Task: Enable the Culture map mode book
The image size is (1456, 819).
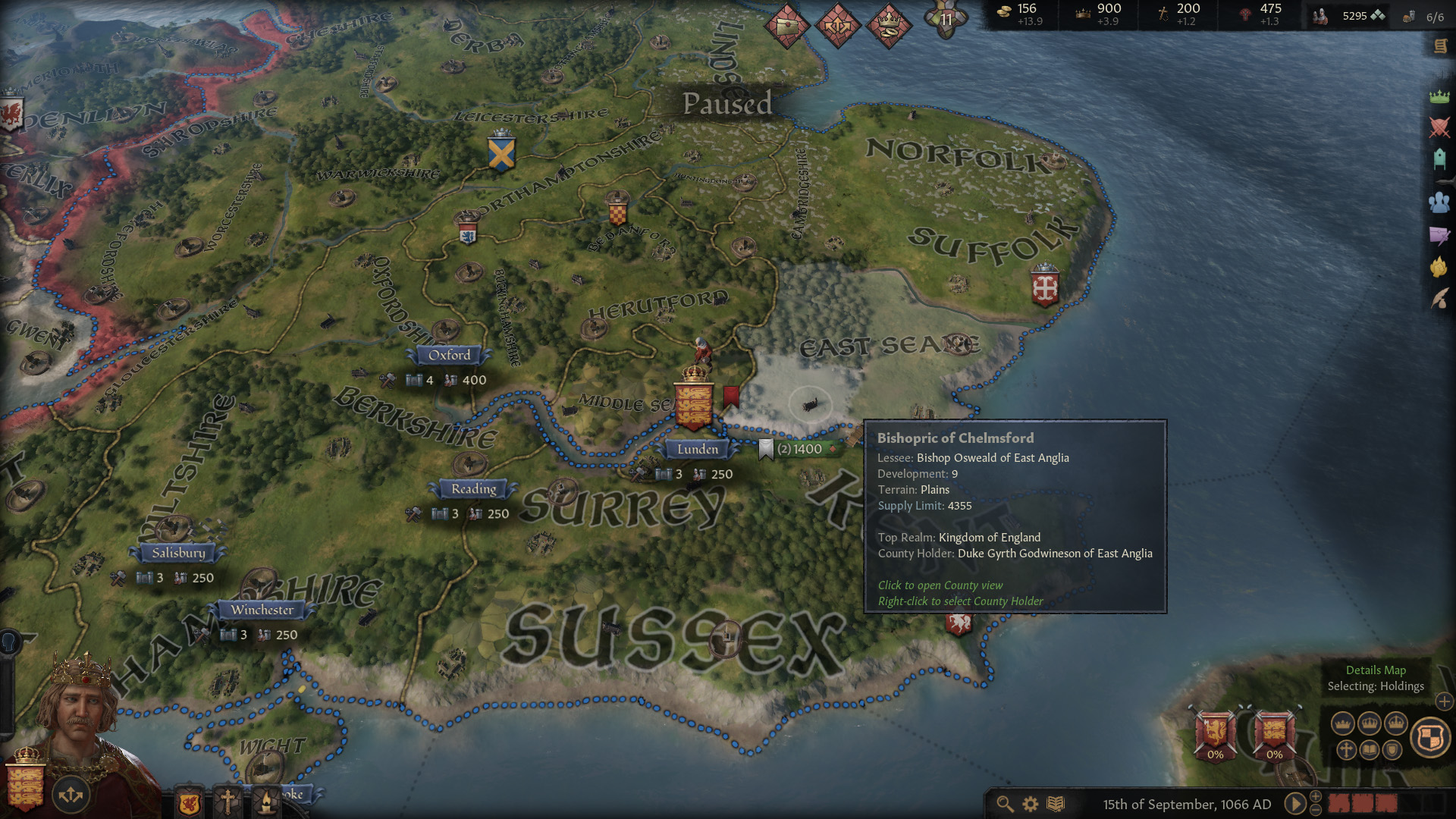Action: (1369, 748)
